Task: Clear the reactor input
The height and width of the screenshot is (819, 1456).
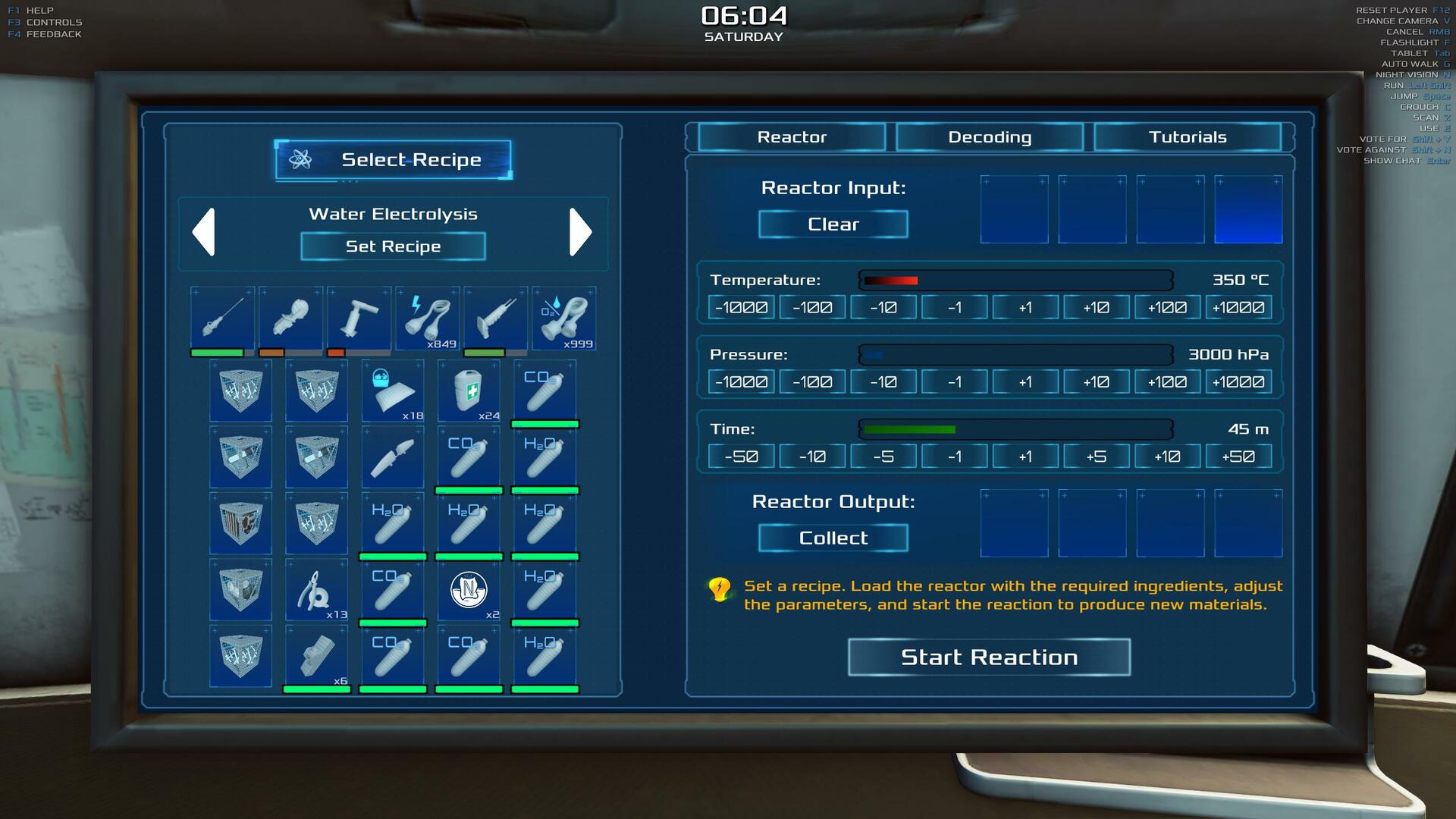Action: [x=833, y=224]
